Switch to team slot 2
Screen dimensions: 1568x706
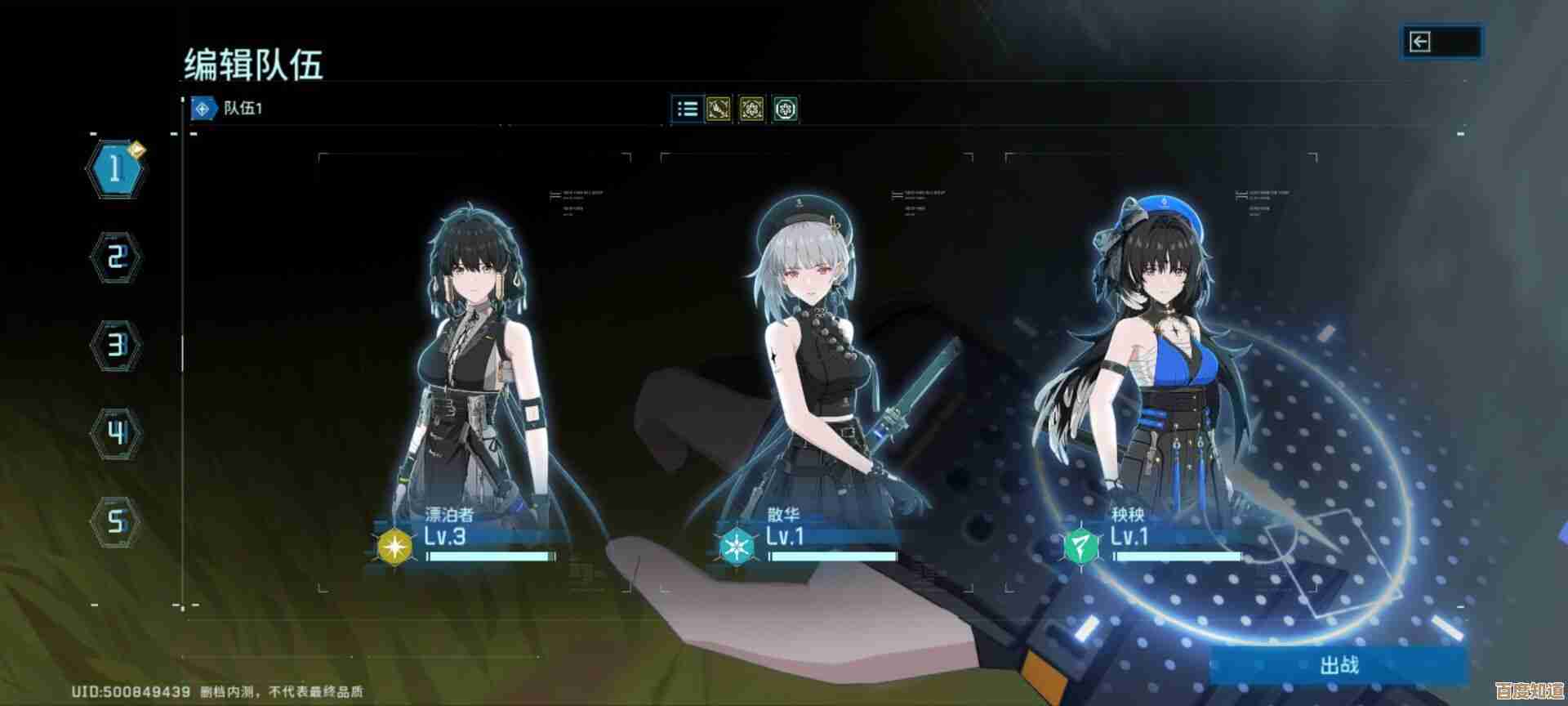[115, 258]
